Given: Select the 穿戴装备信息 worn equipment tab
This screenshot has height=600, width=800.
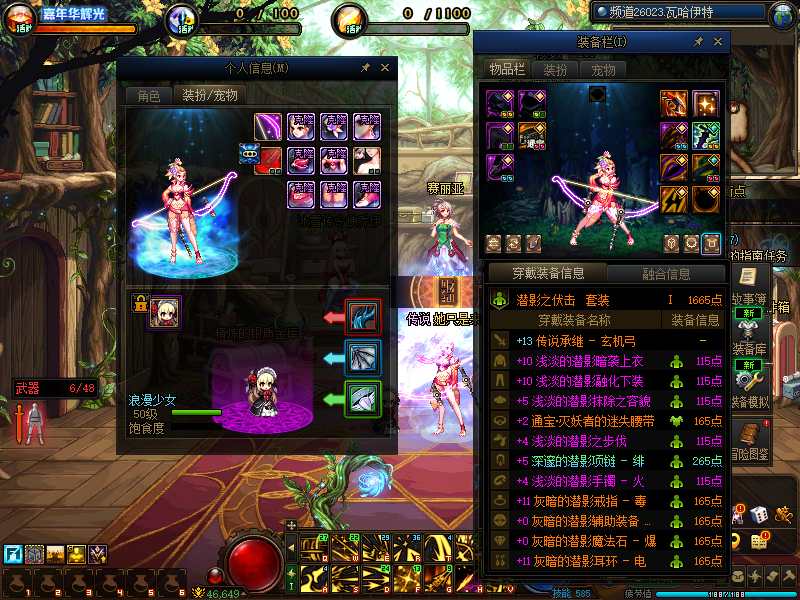Looking at the screenshot, I should click(547, 273).
